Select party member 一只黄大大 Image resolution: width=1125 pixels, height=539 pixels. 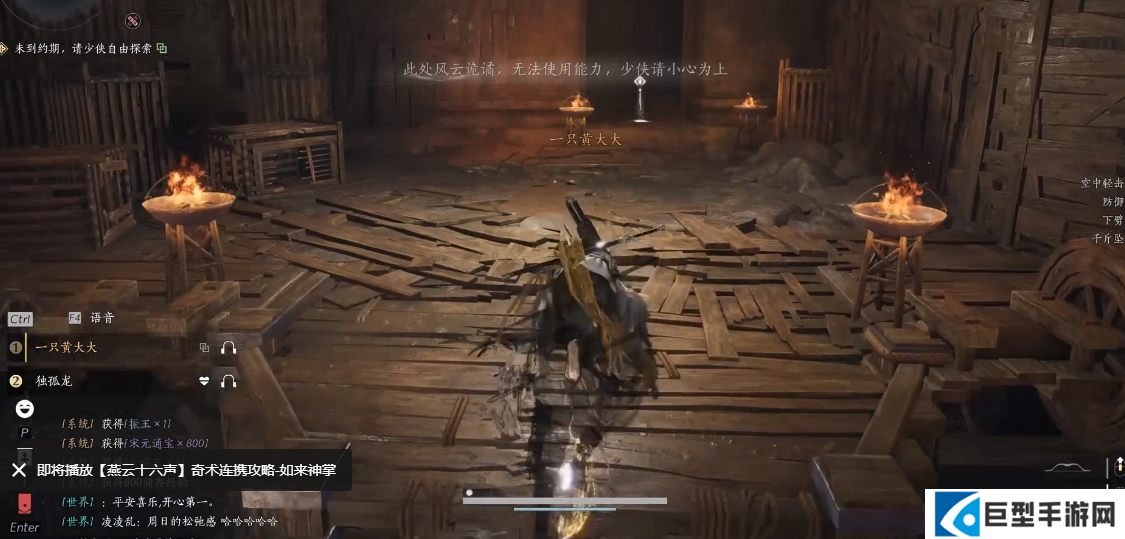[66, 348]
